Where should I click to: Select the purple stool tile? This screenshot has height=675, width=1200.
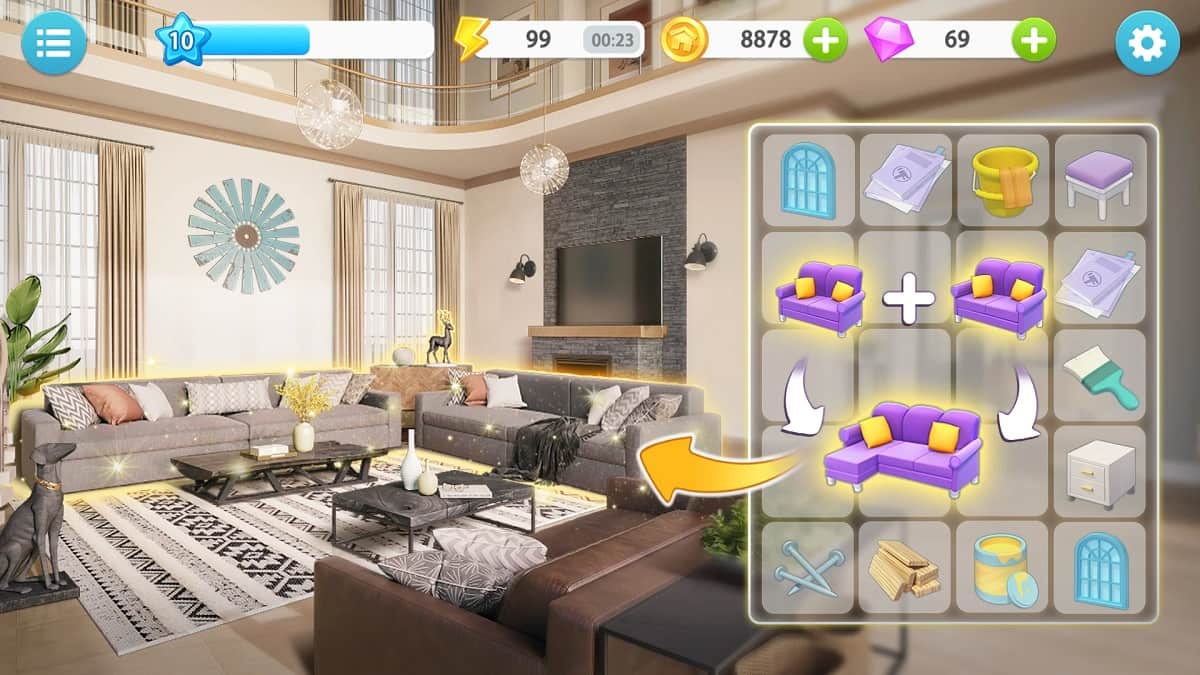(x=1099, y=180)
